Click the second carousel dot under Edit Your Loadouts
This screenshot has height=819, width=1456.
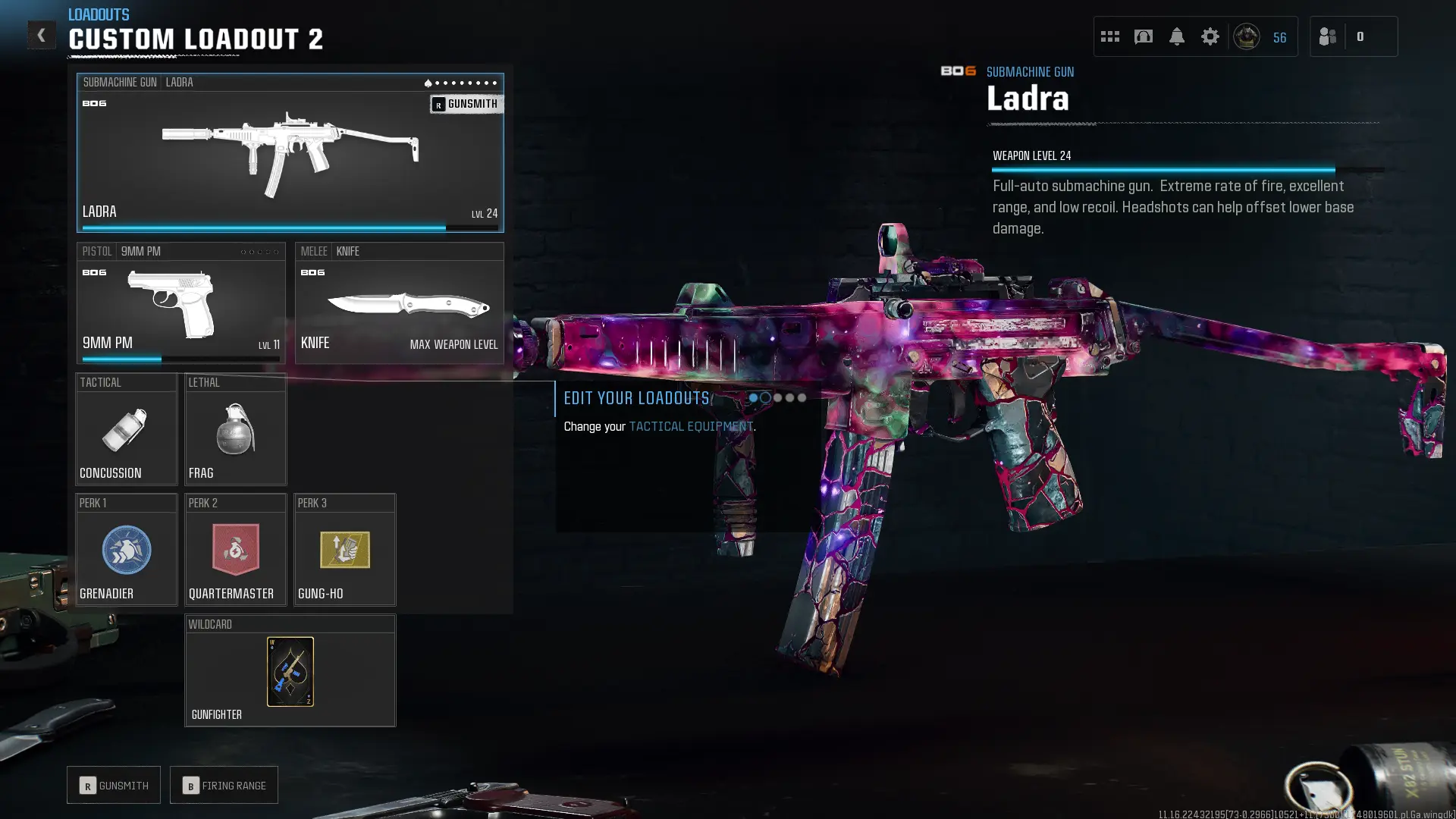tap(765, 397)
